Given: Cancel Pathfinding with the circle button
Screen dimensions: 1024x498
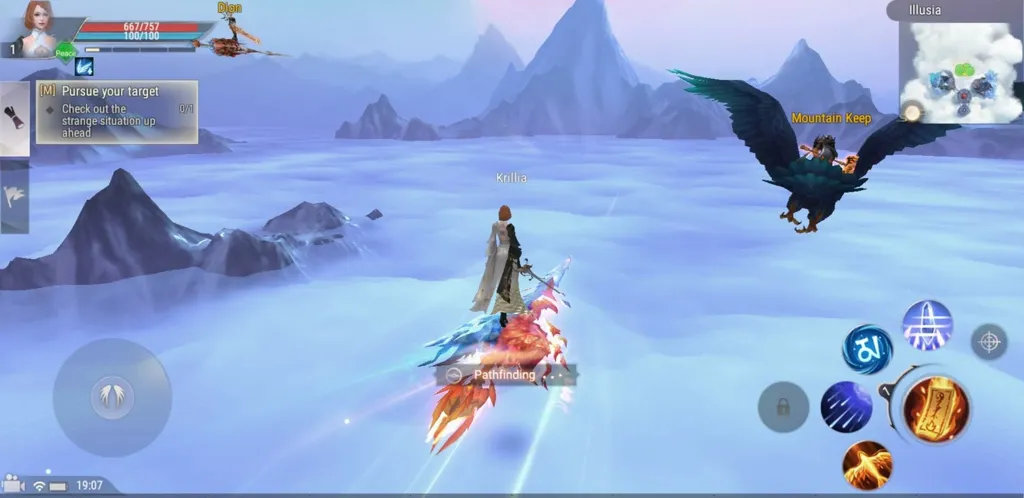Looking at the screenshot, I should click(x=455, y=375).
